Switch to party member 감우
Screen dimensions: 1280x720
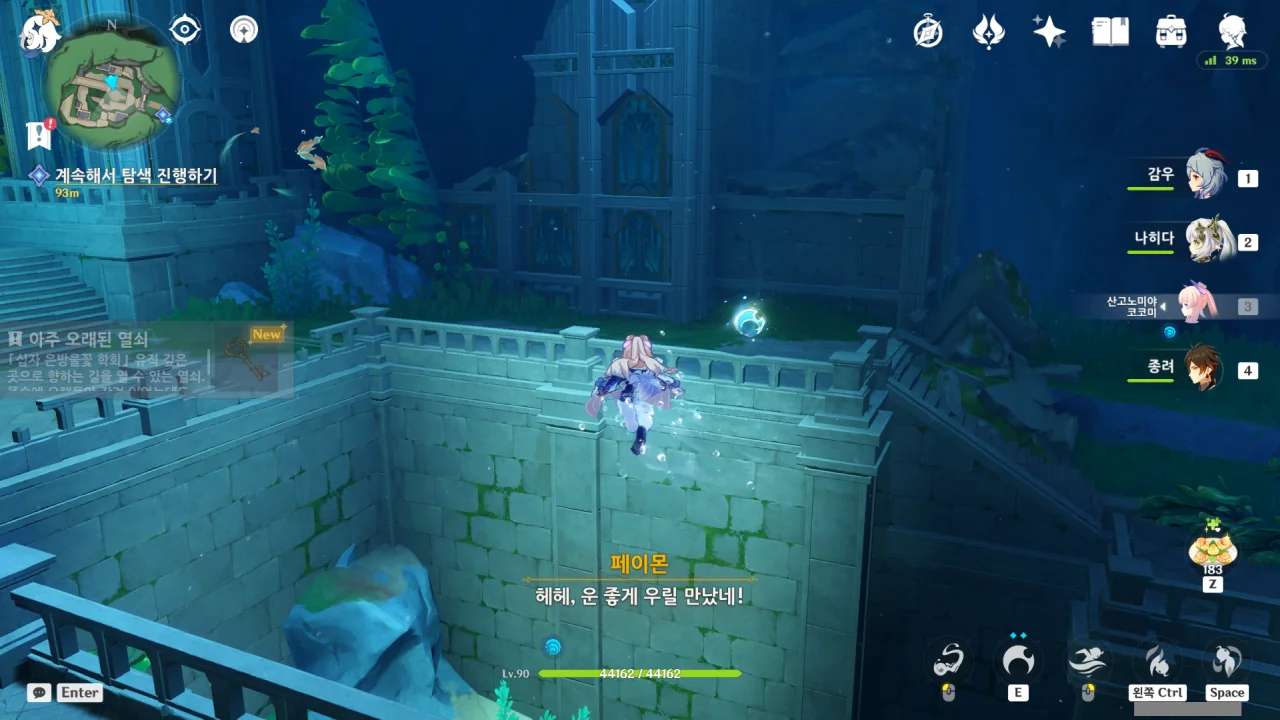click(1205, 177)
